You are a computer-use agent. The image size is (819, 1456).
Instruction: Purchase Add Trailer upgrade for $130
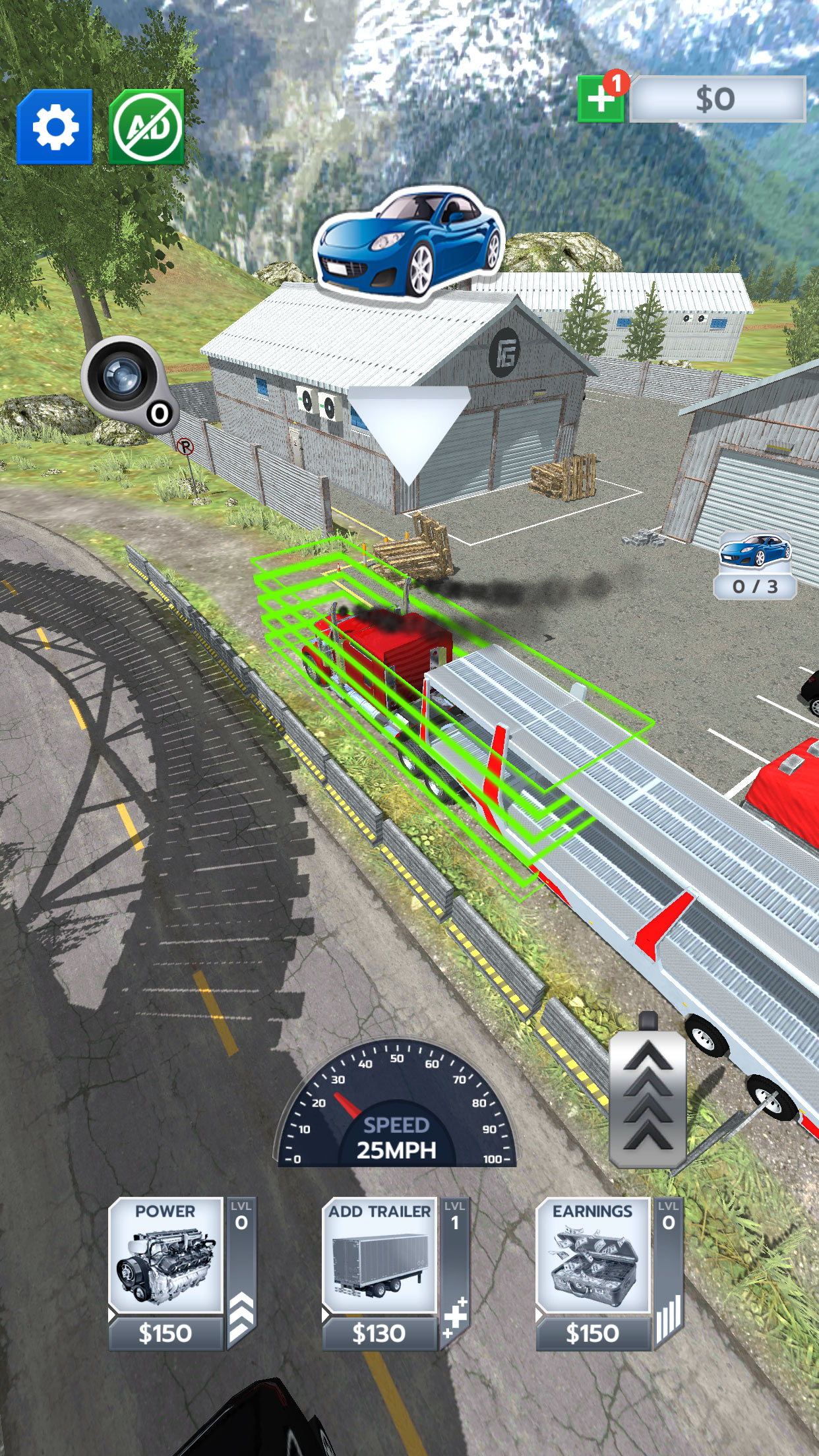point(380,1273)
